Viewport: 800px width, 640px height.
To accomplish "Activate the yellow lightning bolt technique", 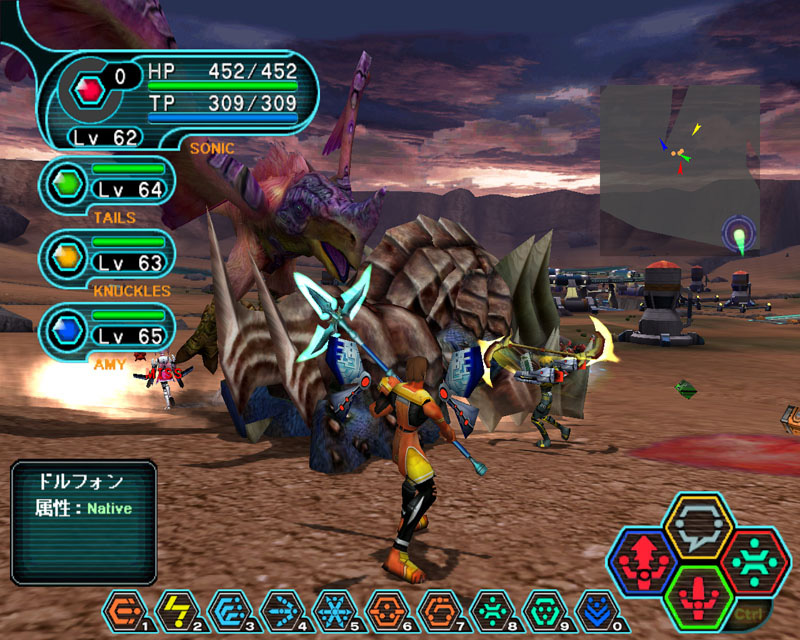I will click(x=176, y=609).
